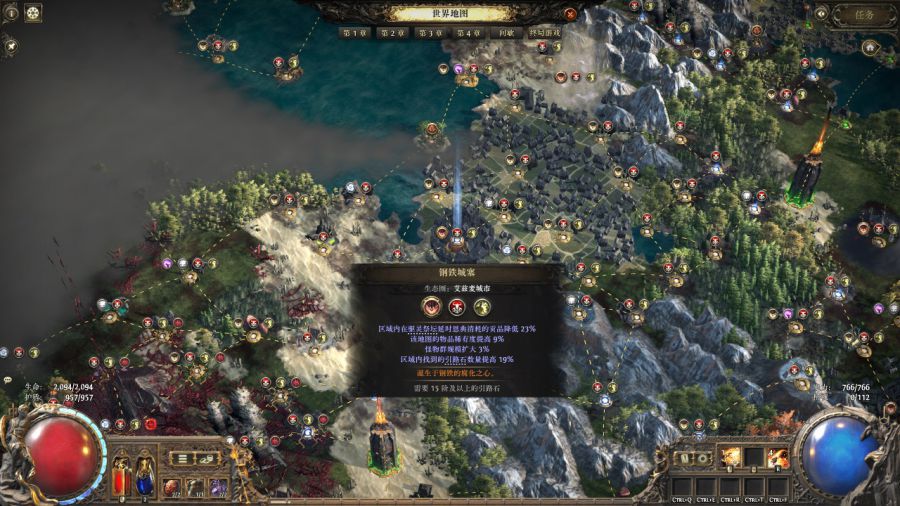Screen dimensions: 900x506
Task: Click the round gear icon in top-left corner
Action: pos(32,13)
